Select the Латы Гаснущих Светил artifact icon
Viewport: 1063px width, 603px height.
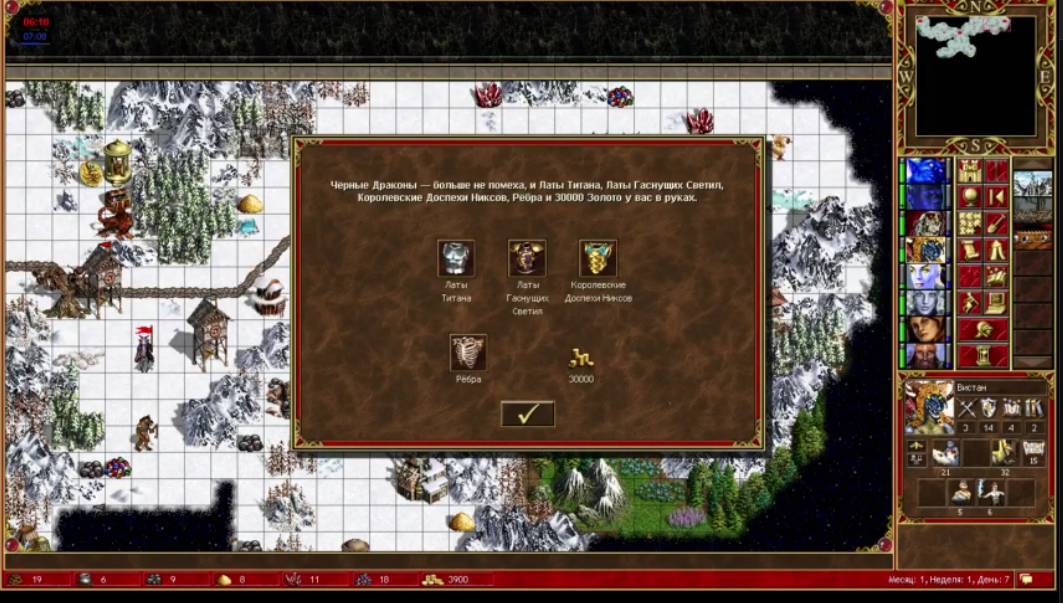(527, 258)
